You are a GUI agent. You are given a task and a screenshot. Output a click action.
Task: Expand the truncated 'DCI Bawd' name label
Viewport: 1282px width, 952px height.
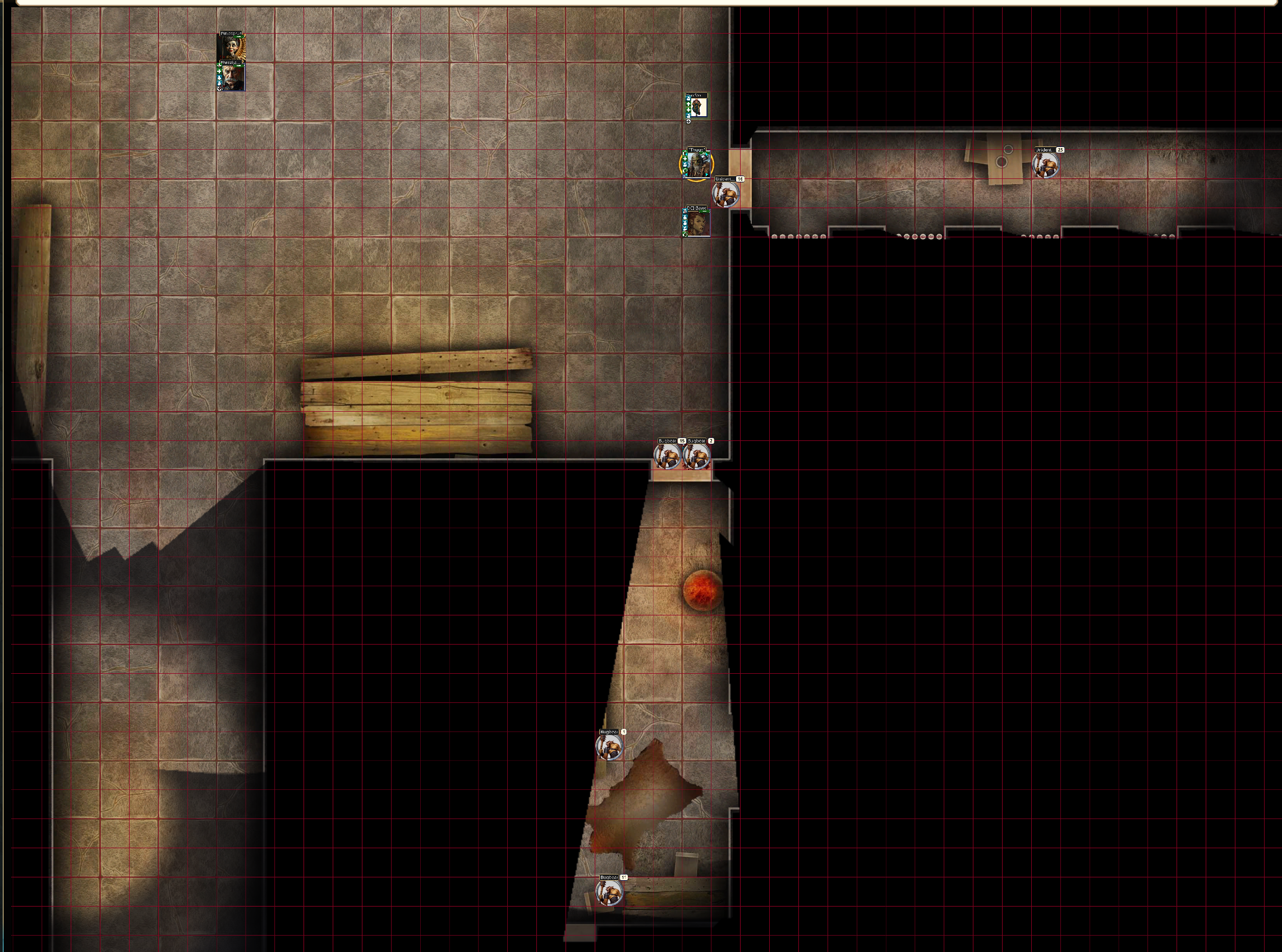(697, 208)
